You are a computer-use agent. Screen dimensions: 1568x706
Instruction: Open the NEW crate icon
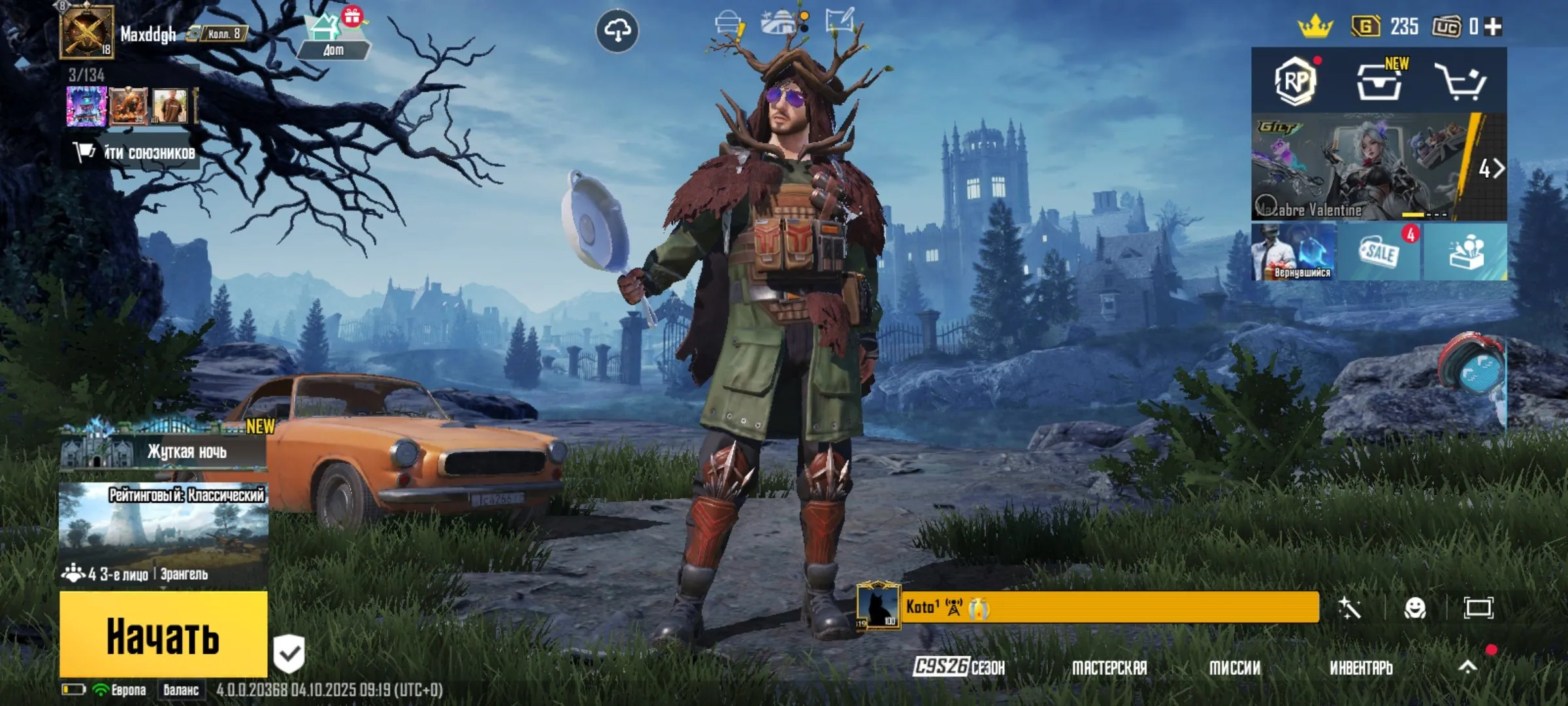(x=1380, y=82)
